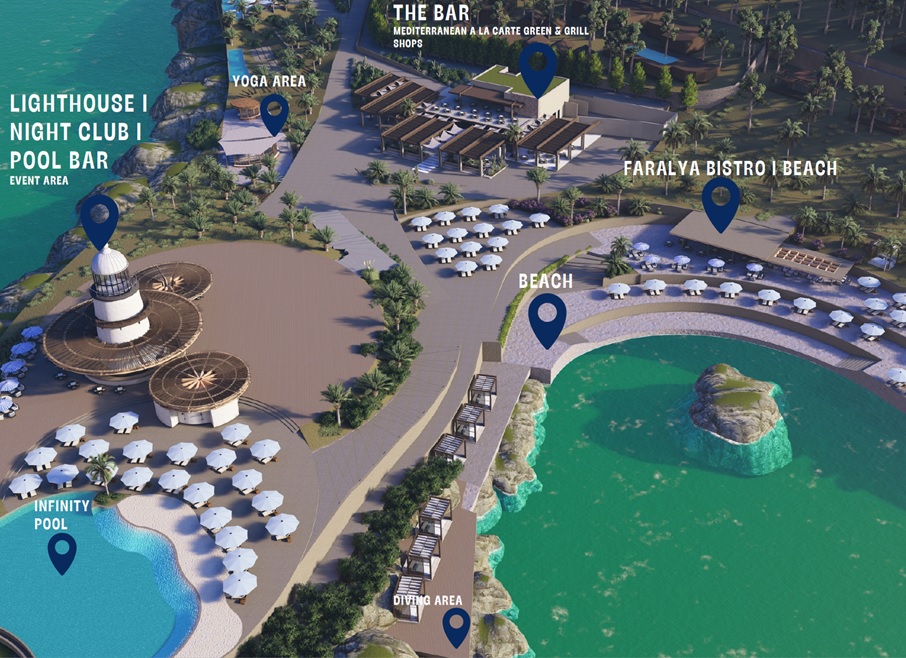Image resolution: width=906 pixels, height=658 pixels.
Task: Show the Infinity Pool location pin
Action: 62,550
